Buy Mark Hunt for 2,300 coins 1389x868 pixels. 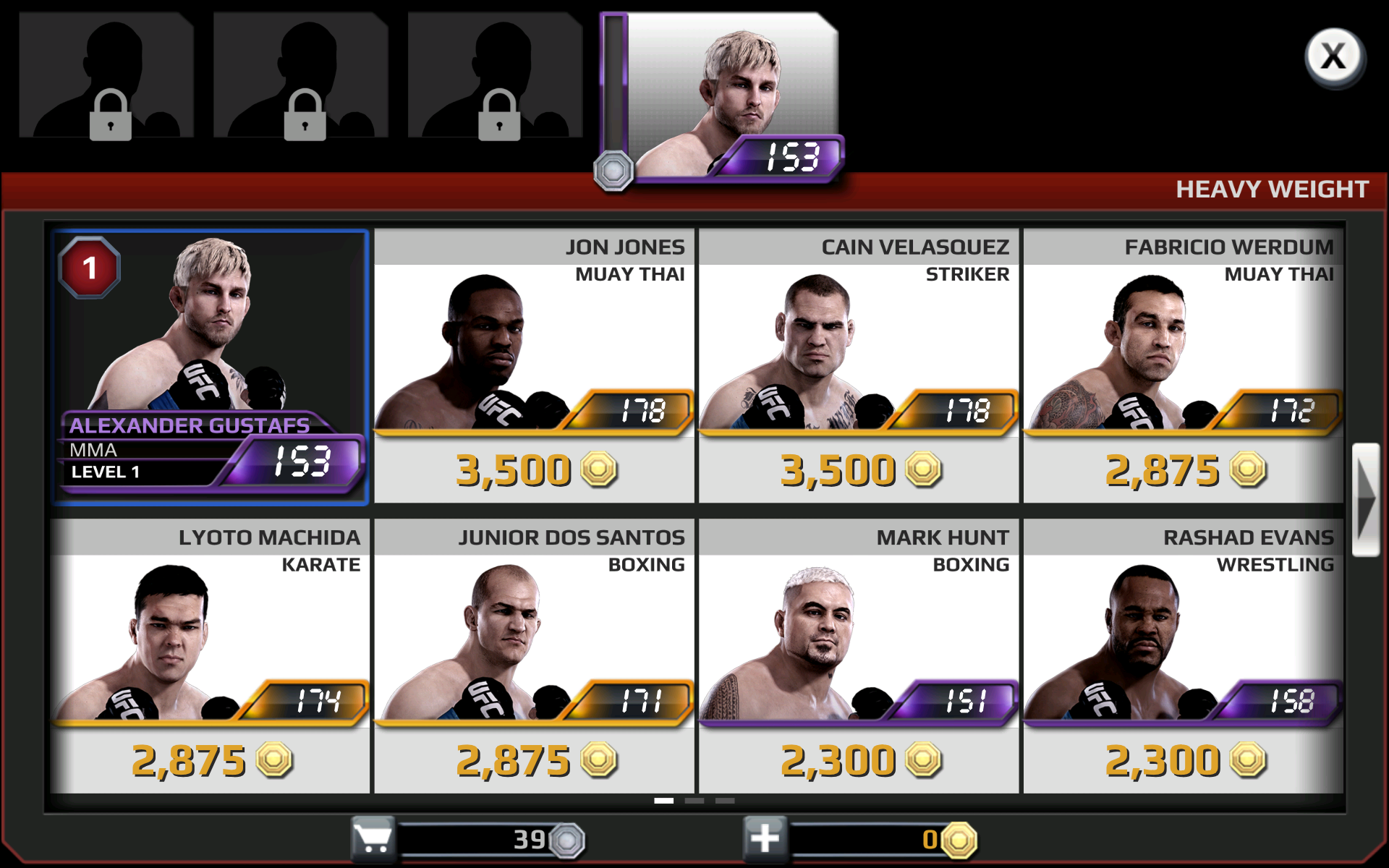click(859, 759)
